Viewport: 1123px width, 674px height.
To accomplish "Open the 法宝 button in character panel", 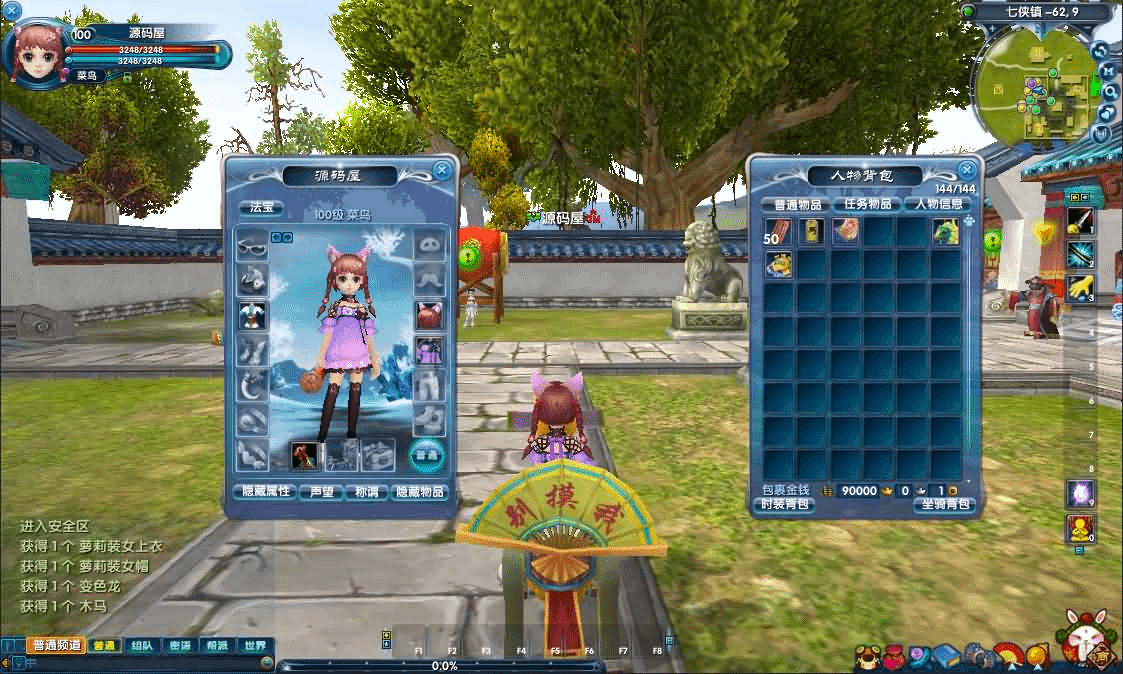I will pyautogui.click(x=260, y=209).
